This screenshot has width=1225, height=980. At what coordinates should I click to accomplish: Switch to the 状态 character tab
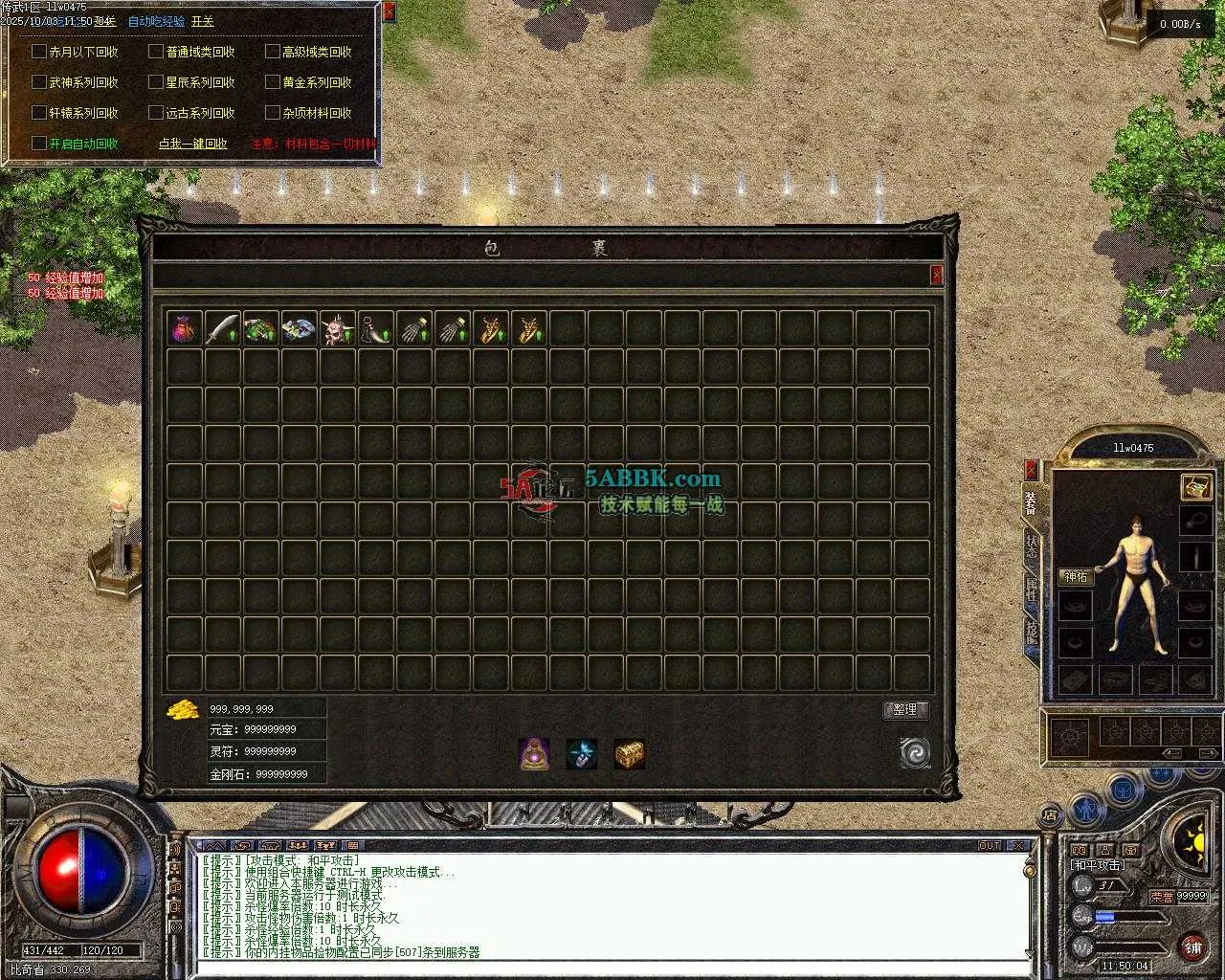(x=1031, y=546)
